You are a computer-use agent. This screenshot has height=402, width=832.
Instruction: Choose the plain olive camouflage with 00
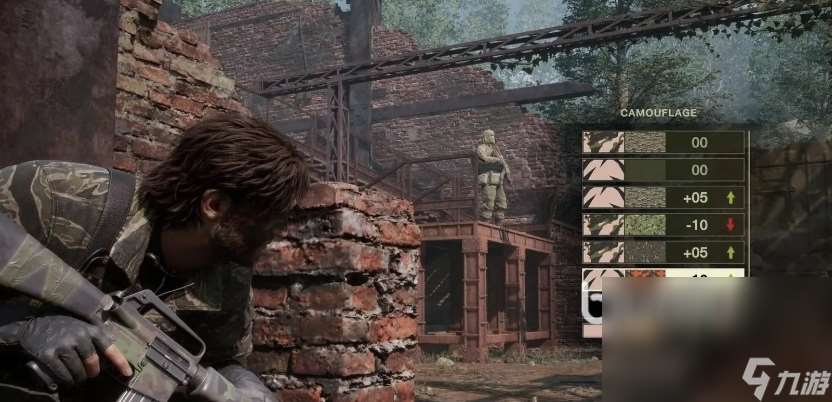[x=664, y=170]
